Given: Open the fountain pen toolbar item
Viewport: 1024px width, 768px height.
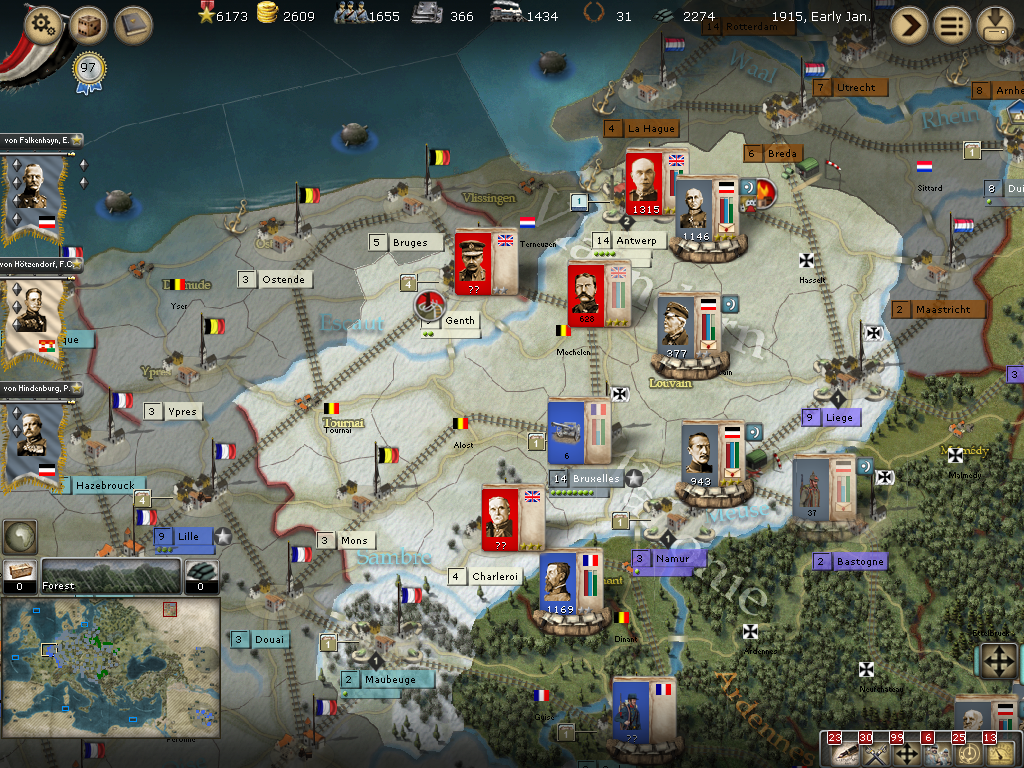Looking at the screenshot, I should click(x=843, y=753).
